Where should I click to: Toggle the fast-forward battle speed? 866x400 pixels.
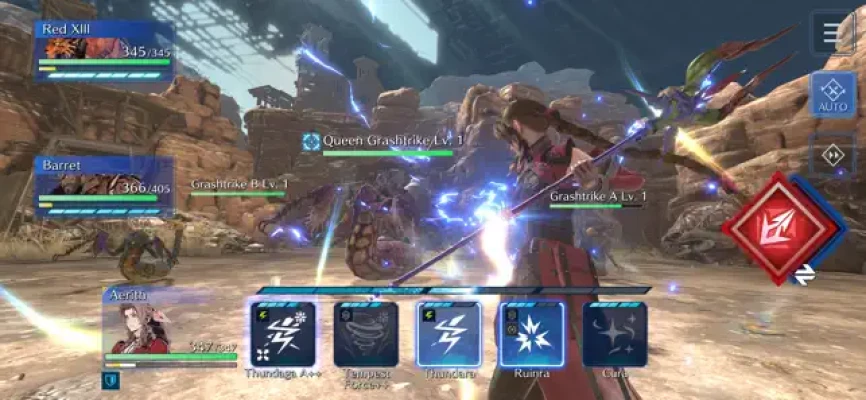[833, 155]
